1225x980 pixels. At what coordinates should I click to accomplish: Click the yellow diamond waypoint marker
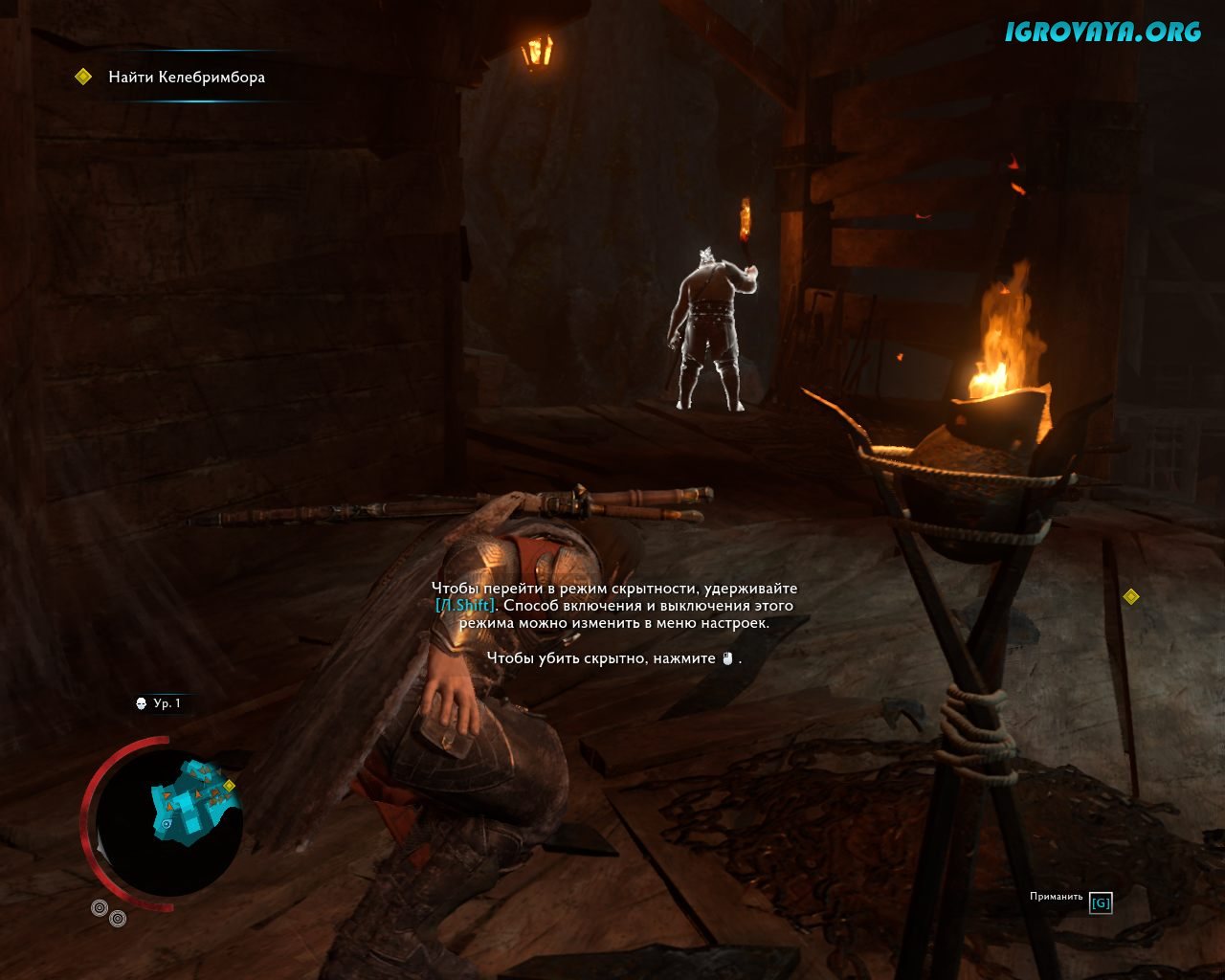[1131, 596]
